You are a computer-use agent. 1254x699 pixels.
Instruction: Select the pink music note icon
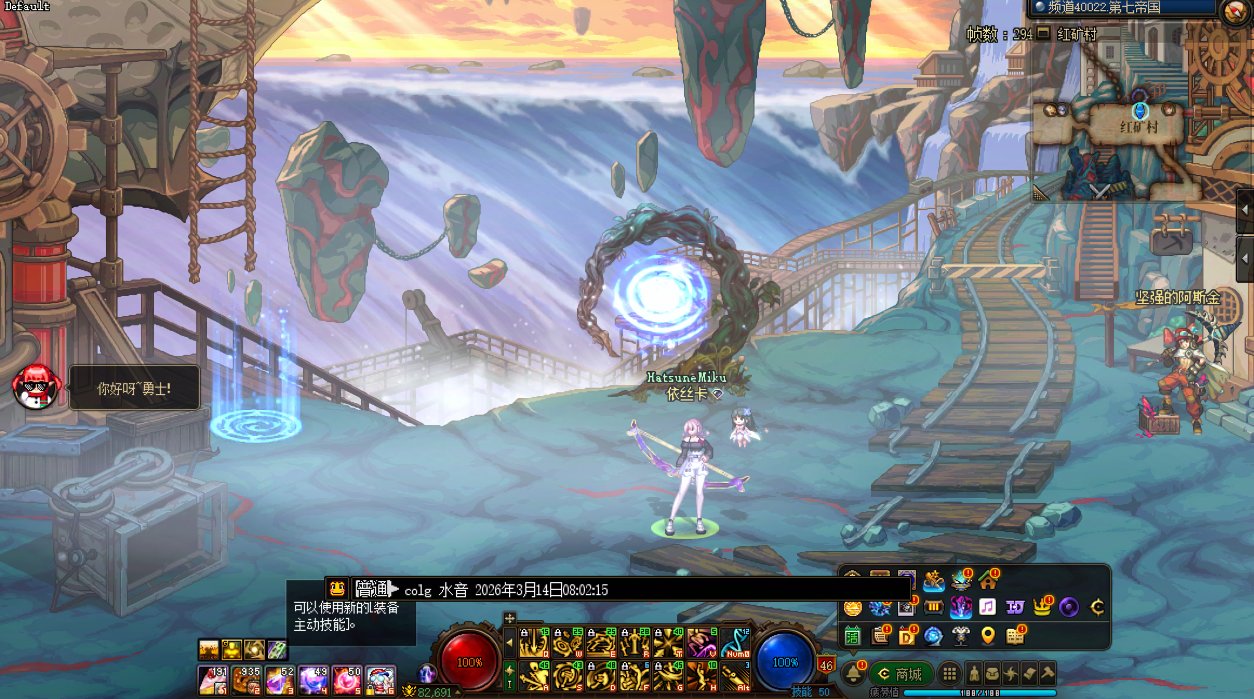(x=988, y=607)
